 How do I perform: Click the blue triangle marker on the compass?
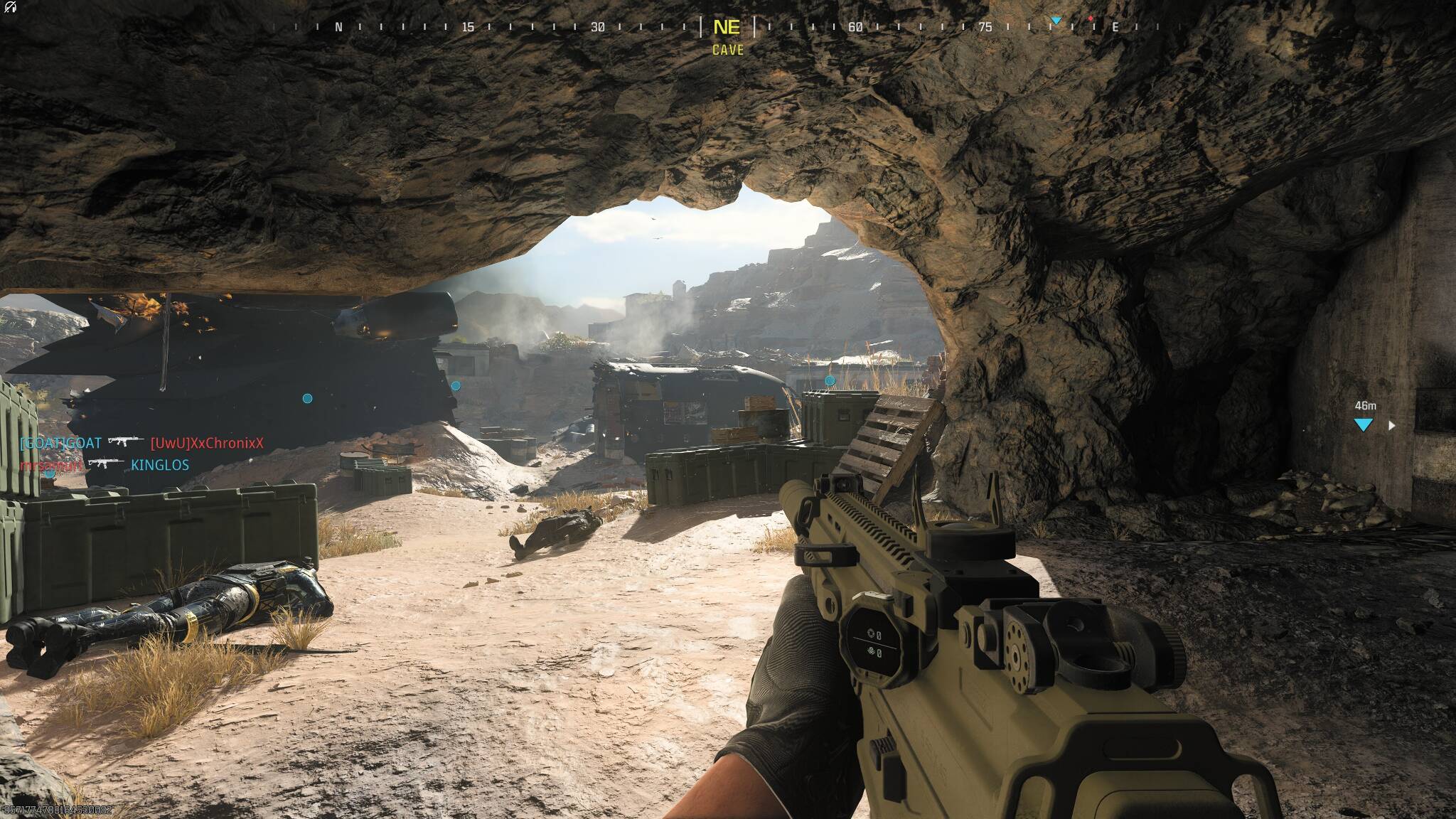pyautogui.click(x=1056, y=21)
